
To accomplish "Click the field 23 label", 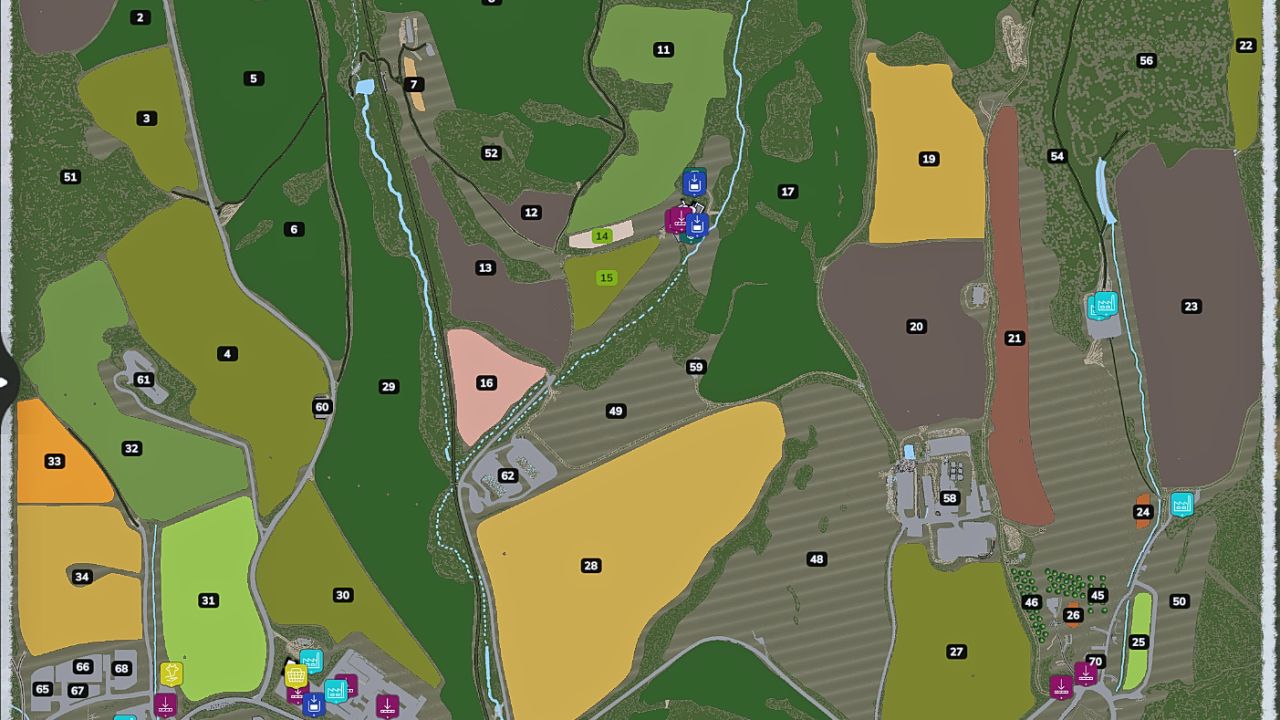I will tap(1190, 306).
